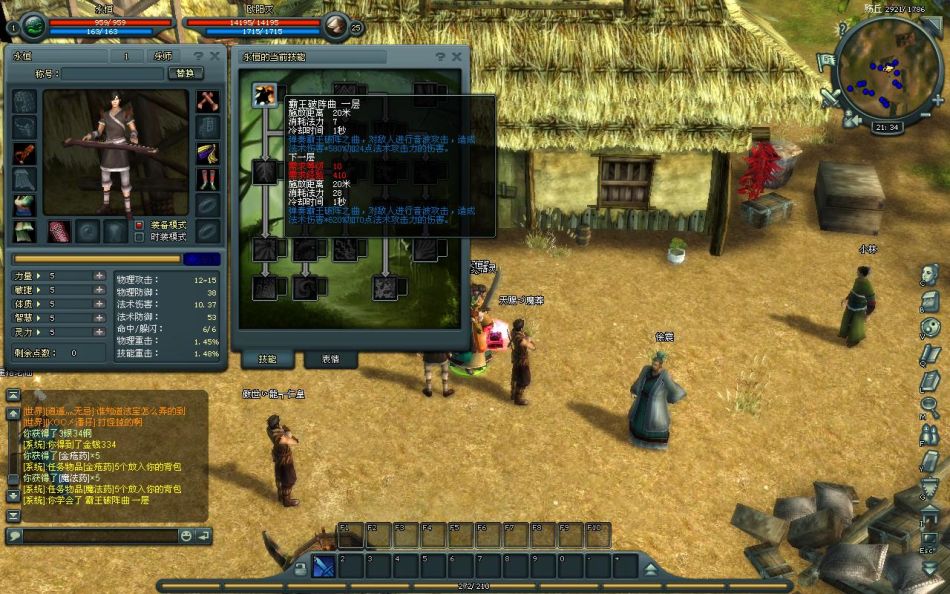950x594 pixels.
Task: Open the chat emoticon picker
Action: click(185, 536)
